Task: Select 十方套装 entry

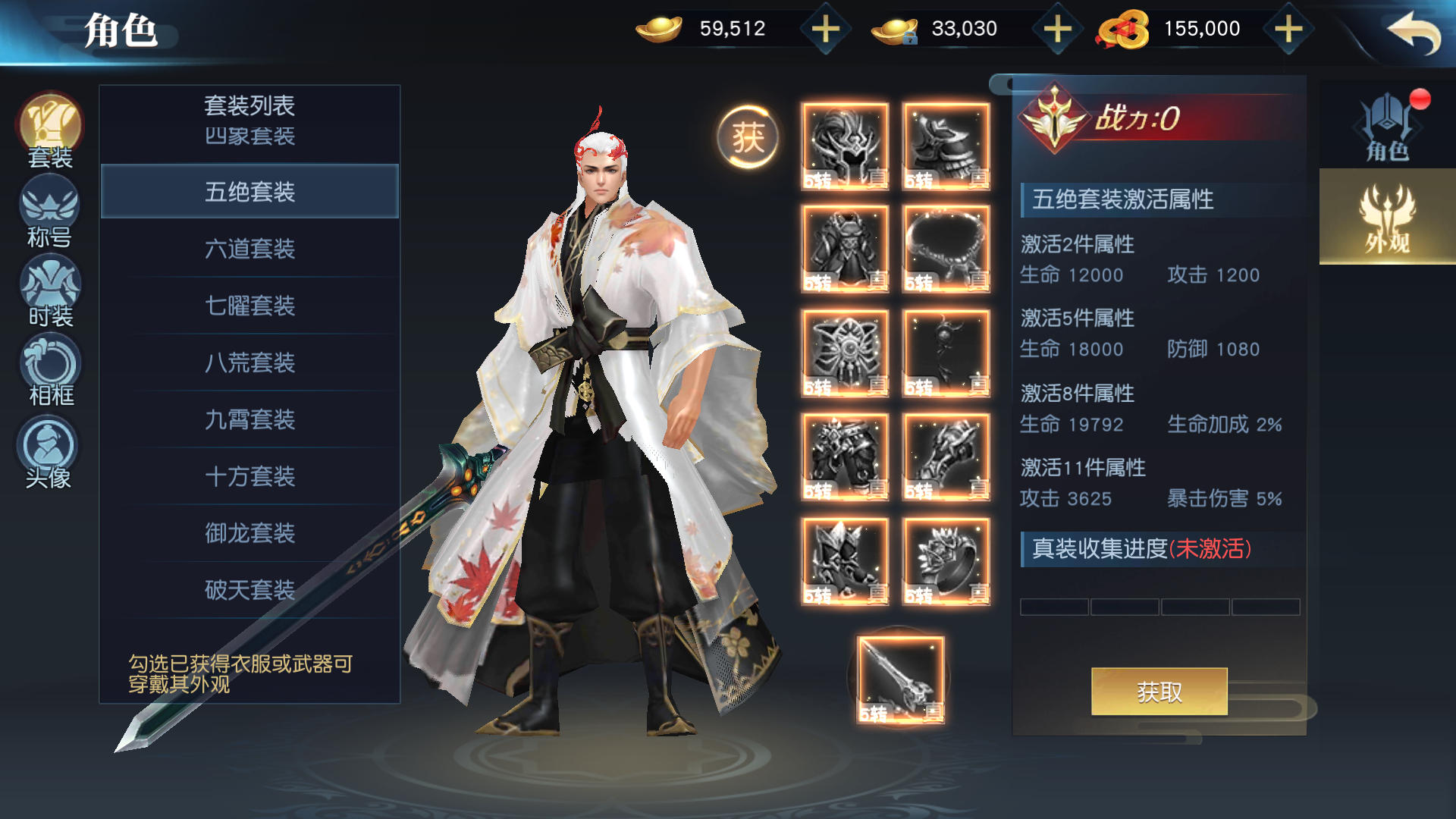Action: click(249, 476)
